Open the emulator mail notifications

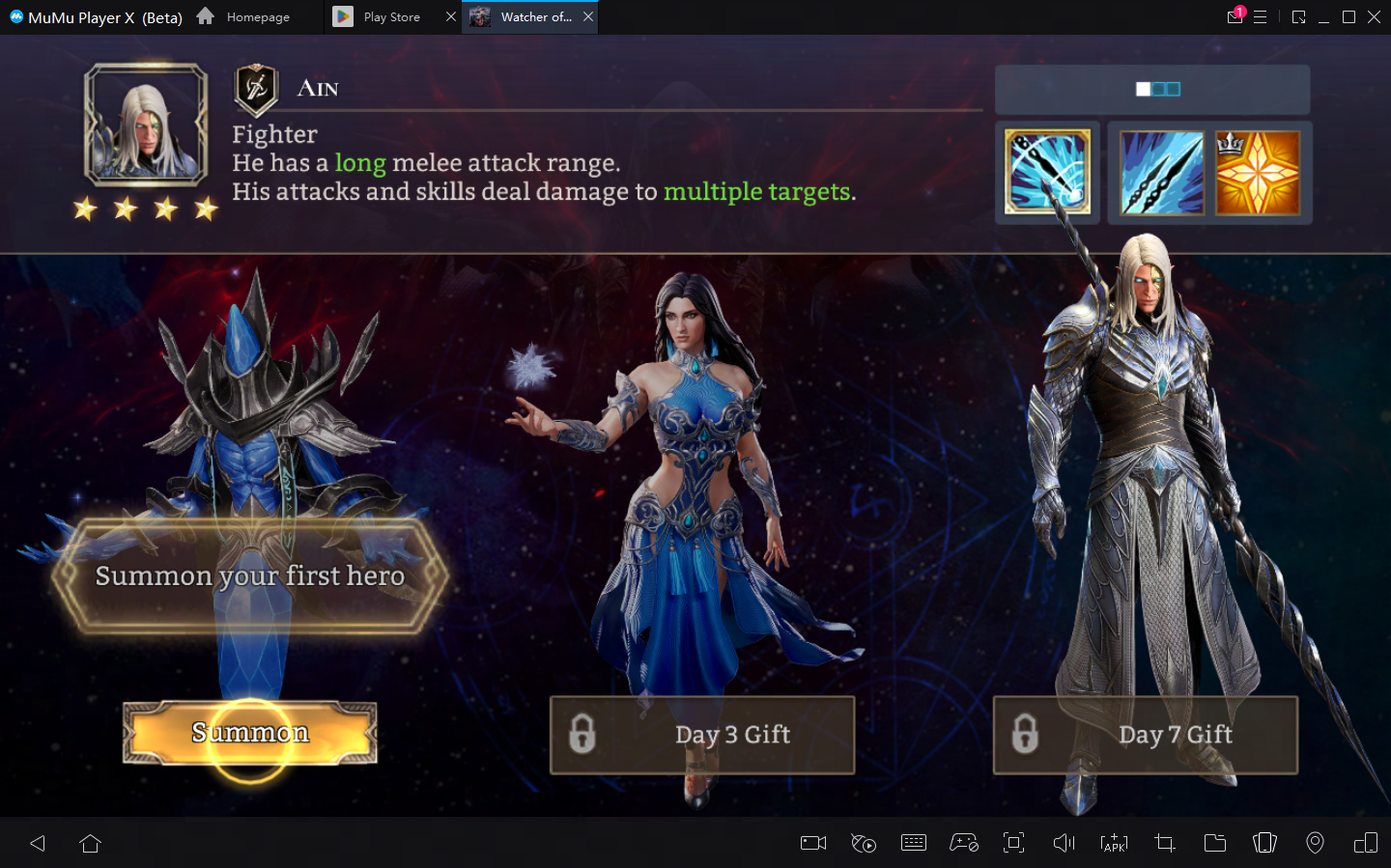[x=1235, y=16]
